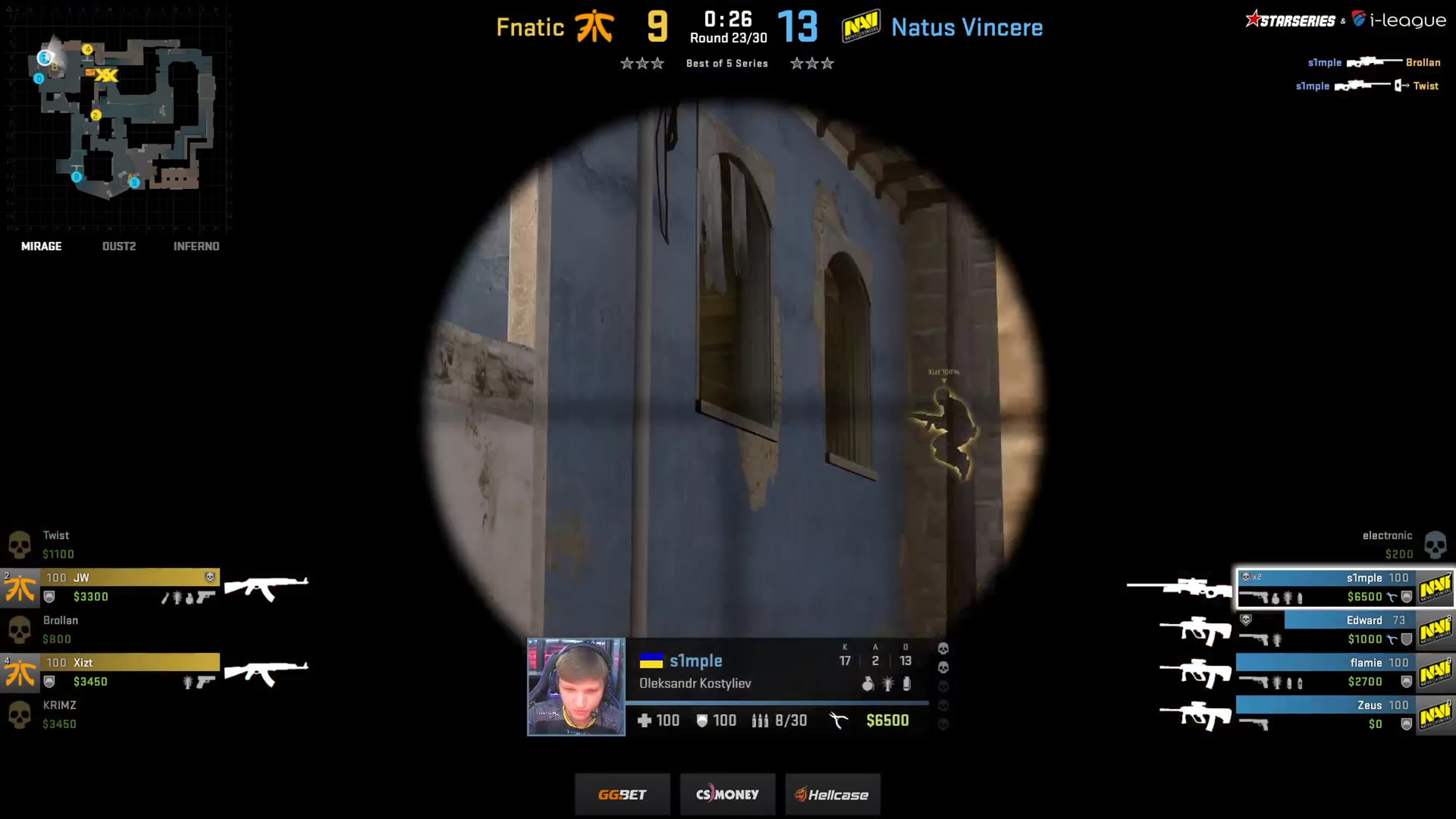Click the Fnatic logo in the scoreboard
The image size is (1456, 819).
(596, 27)
